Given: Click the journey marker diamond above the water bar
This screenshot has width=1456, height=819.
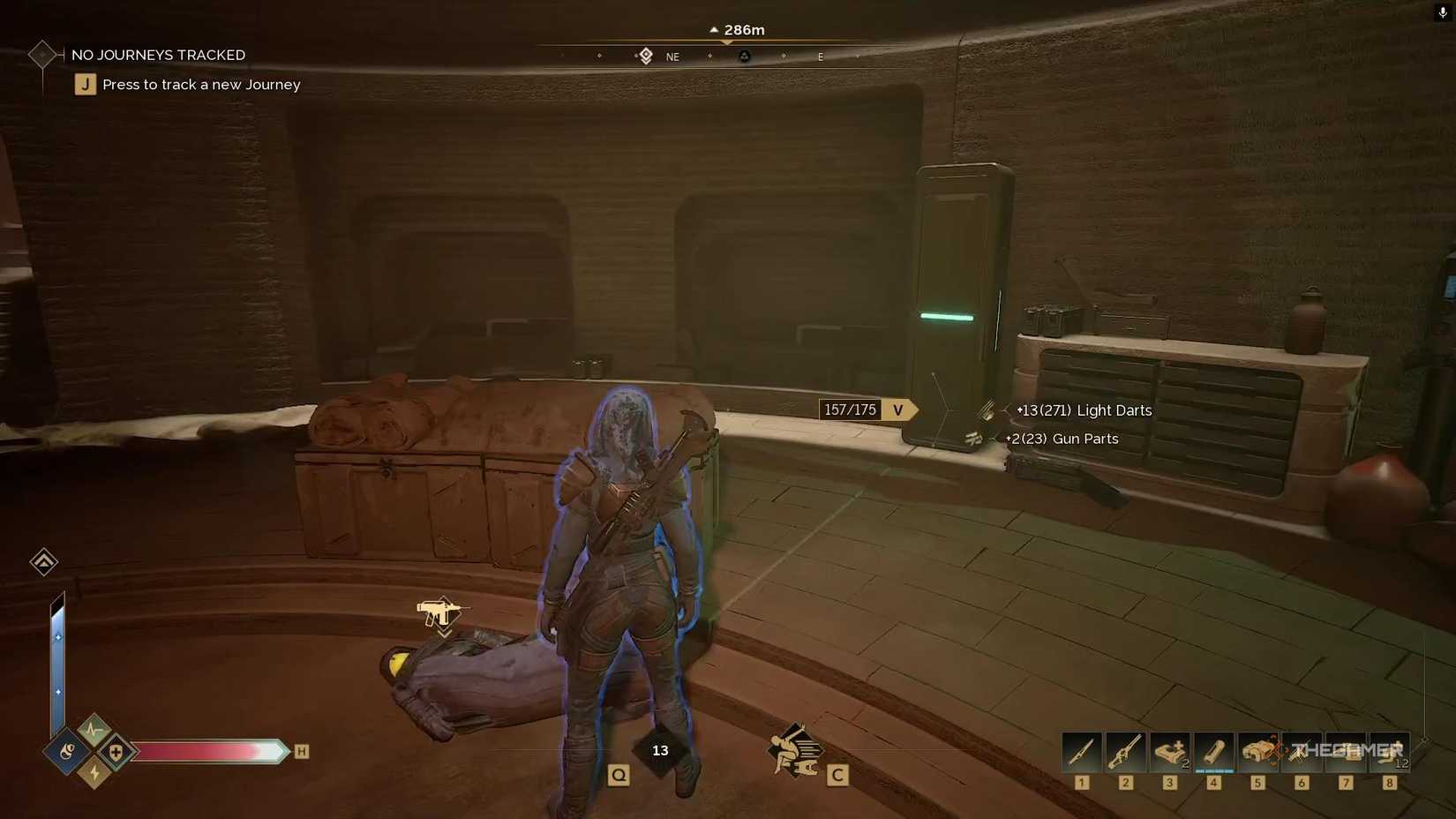Looking at the screenshot, I should (x=44, y=562).
